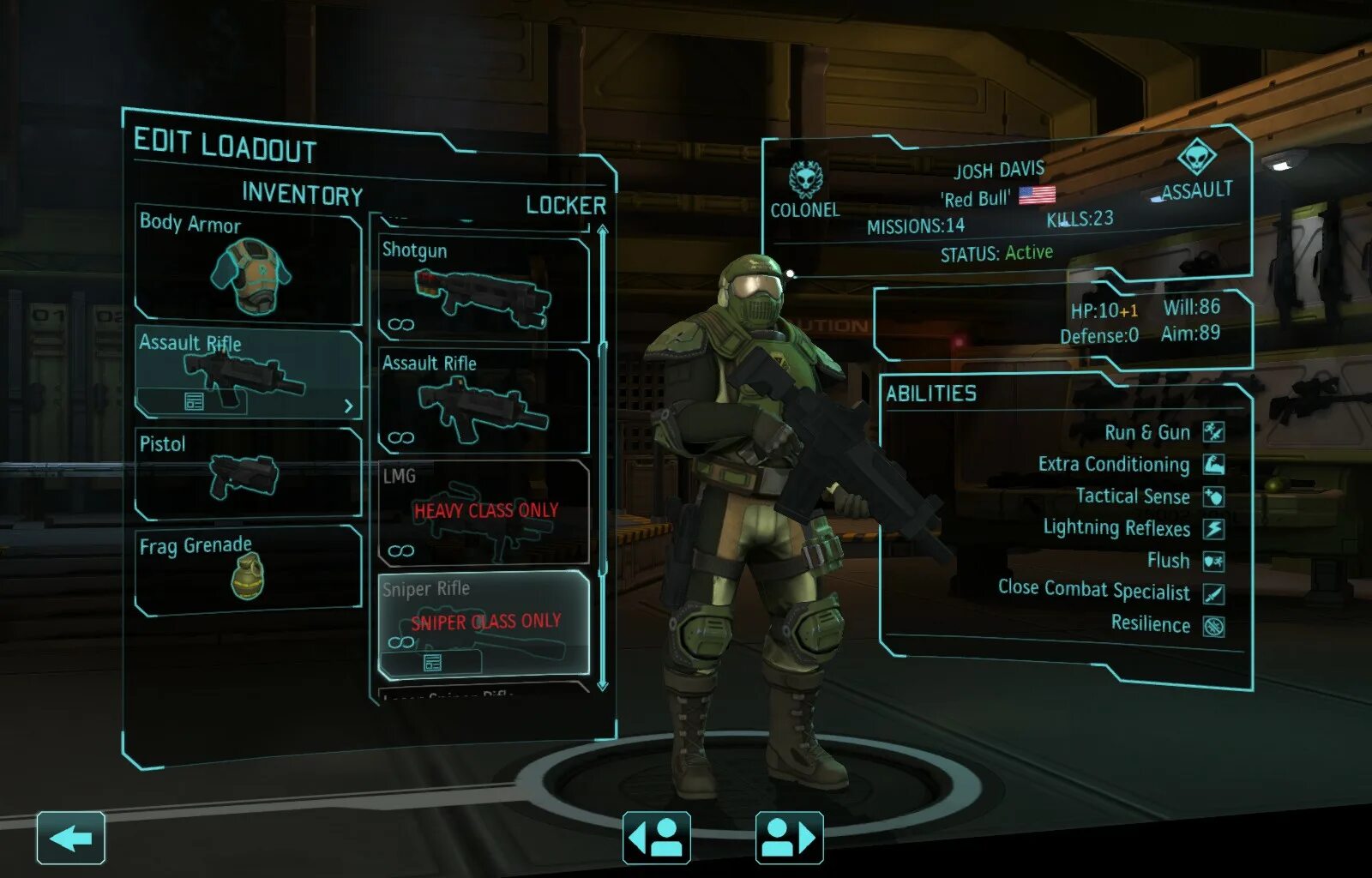Pick the Frag Grenade inventory slot
Viewport: 1372px width, 878px height.
[248, 570]
